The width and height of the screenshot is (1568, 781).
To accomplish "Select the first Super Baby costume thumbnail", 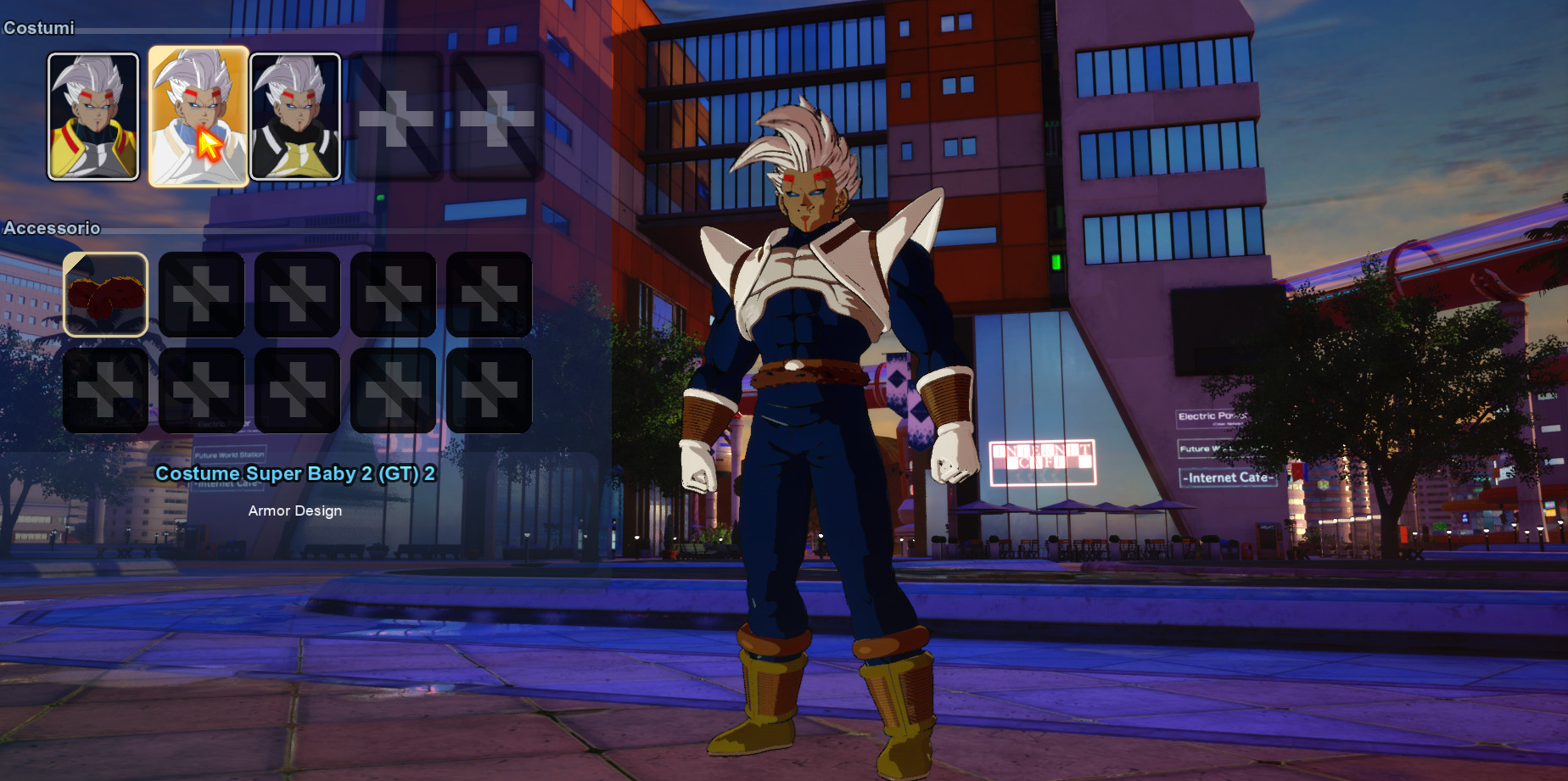I will click(93, 115).
